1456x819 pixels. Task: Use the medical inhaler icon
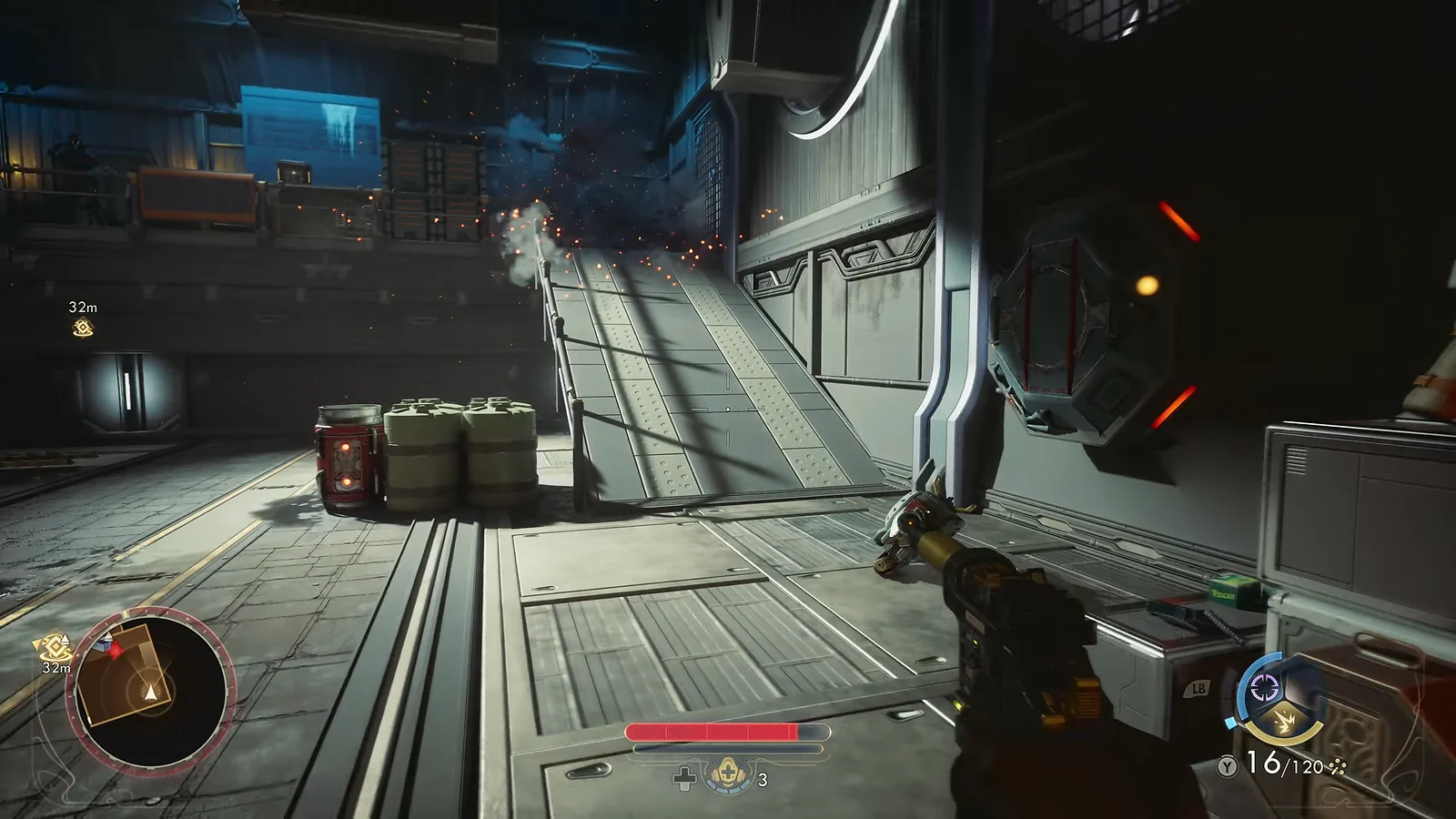tap(726, 774)
